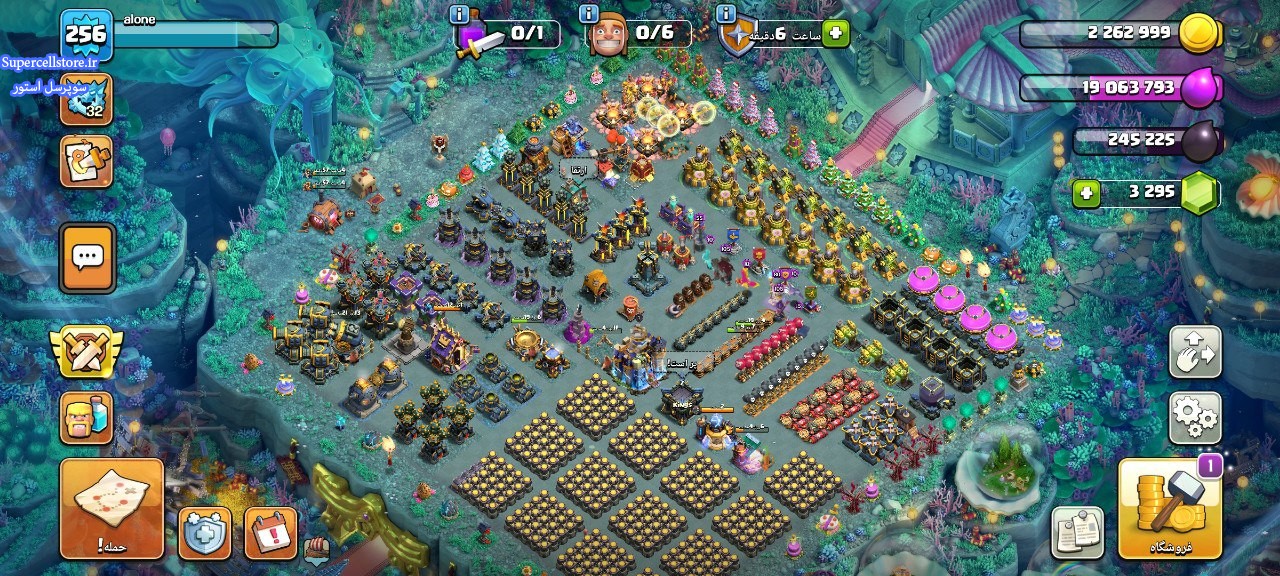Screen dimensions: 1280x576
Task: Open the calendar events button
Action: [270, 533]
